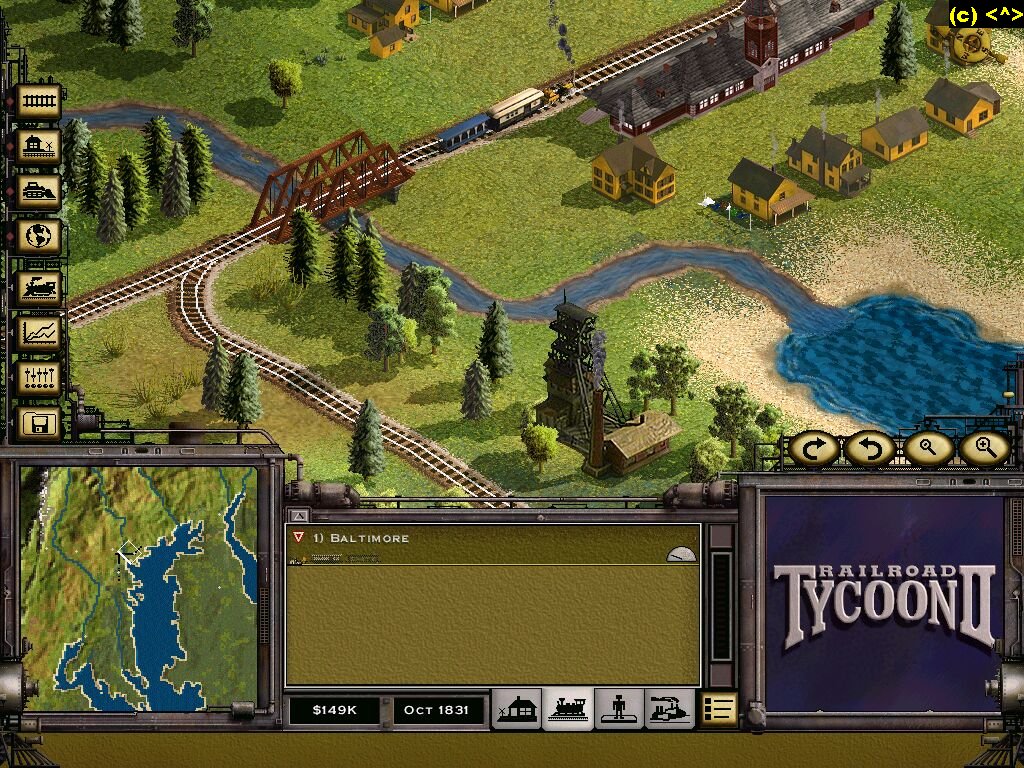Click the minimap of the region
The image size is (1024, 768).
[x=139, y=588]
